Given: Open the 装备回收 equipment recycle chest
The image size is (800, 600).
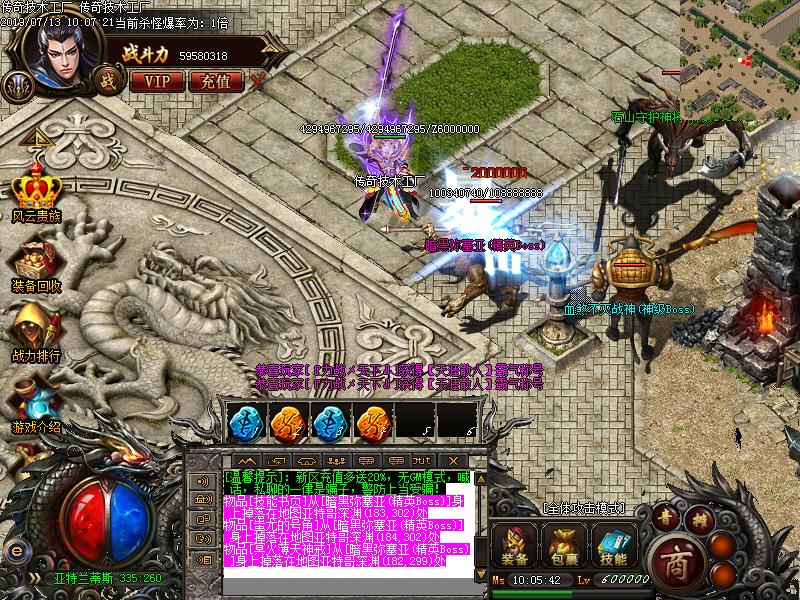Looking at the screenshot, I should pyautogui.click(x=37, y=260).
